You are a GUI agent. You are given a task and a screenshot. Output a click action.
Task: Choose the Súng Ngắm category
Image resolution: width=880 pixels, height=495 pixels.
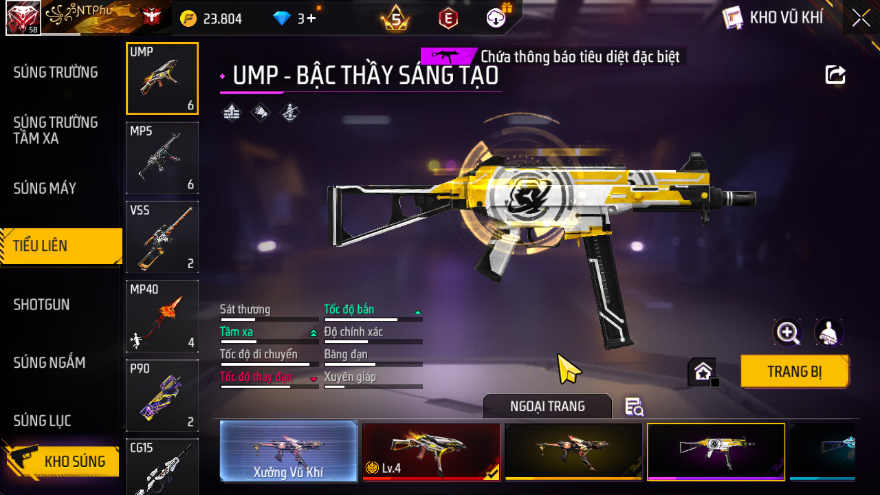49,362
